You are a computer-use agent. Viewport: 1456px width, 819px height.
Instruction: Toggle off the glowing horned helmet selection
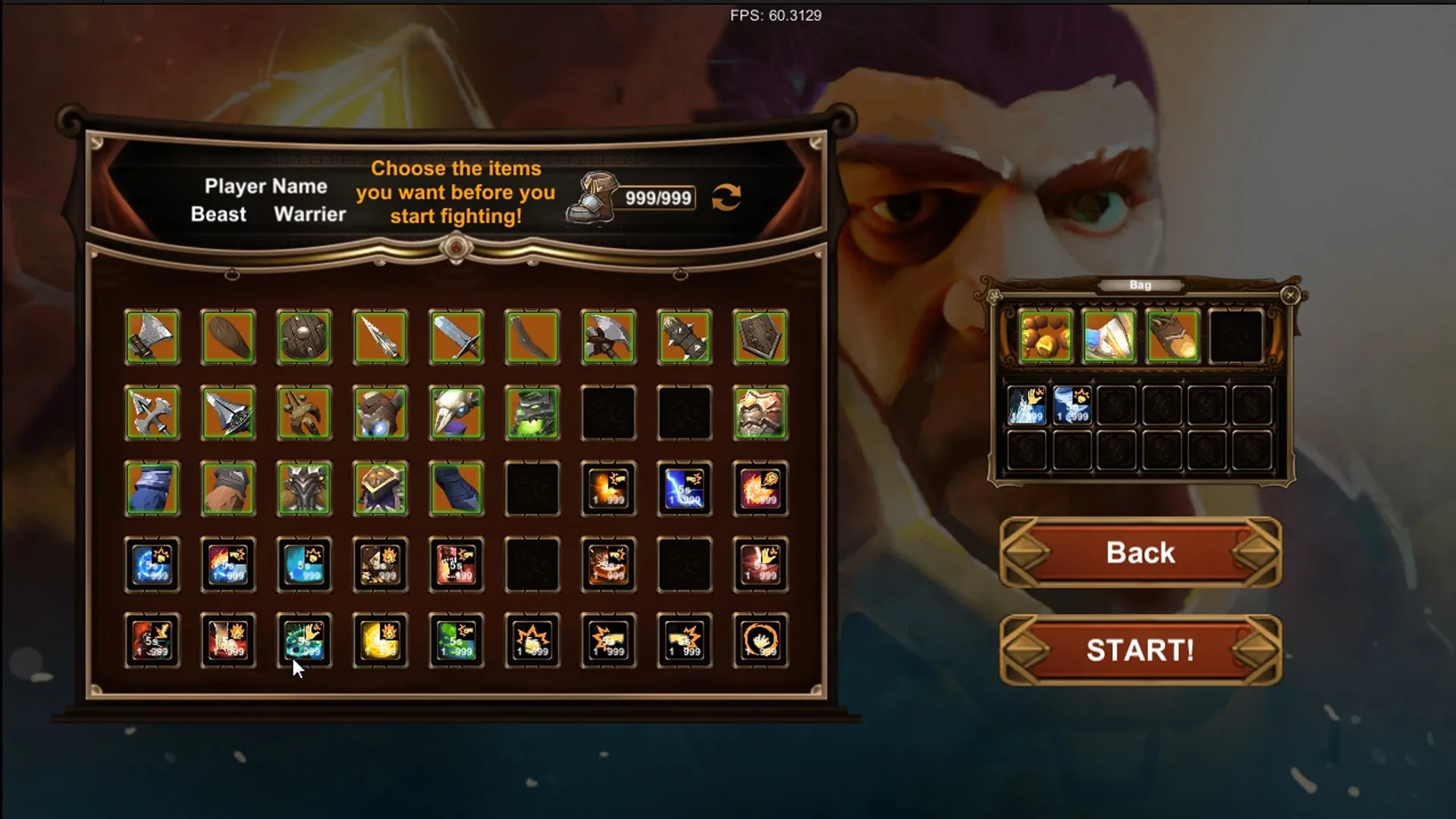click(x=380, y=414)
